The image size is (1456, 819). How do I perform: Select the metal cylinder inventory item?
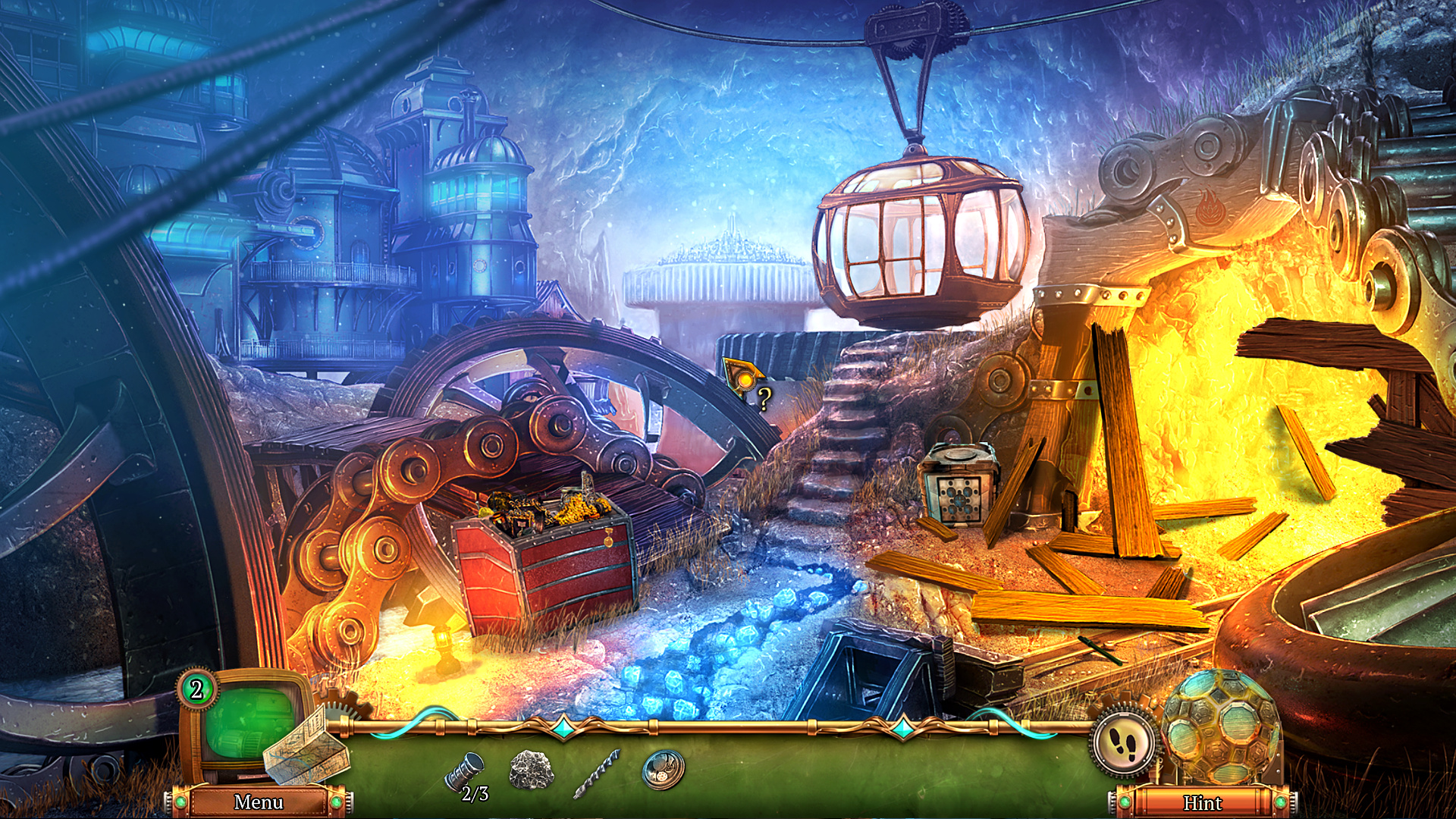[x=464, y=770]
